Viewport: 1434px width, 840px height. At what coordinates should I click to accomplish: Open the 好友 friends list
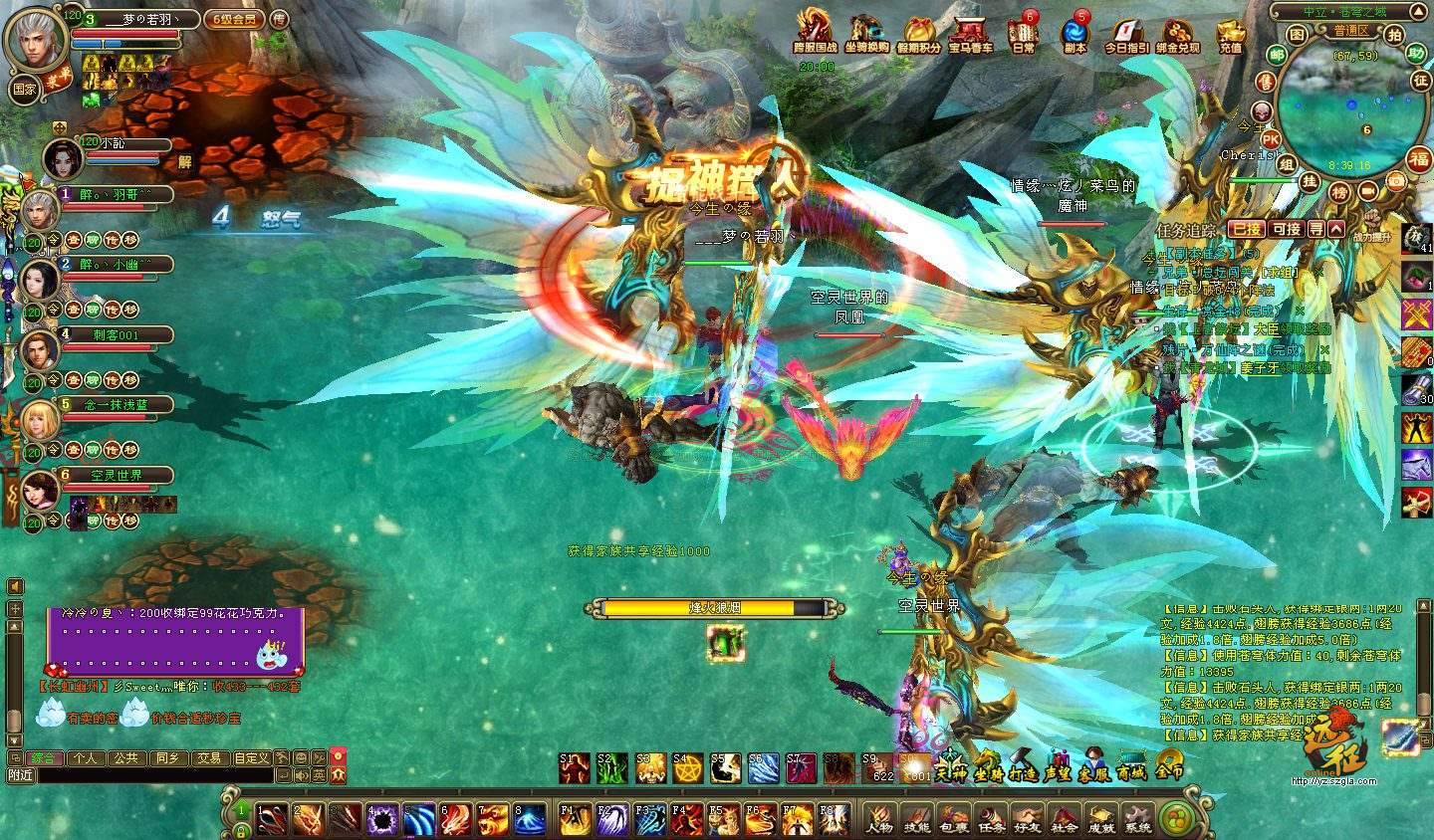pos(1027,816)
